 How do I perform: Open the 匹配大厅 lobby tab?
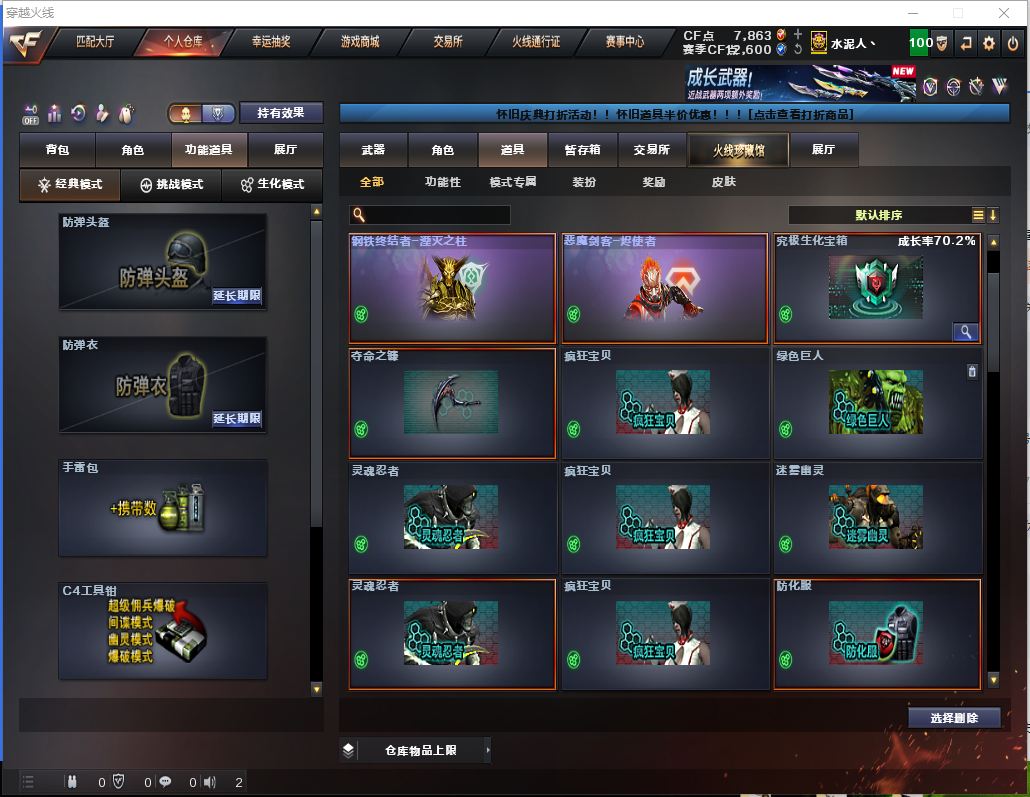coord(95,42)
